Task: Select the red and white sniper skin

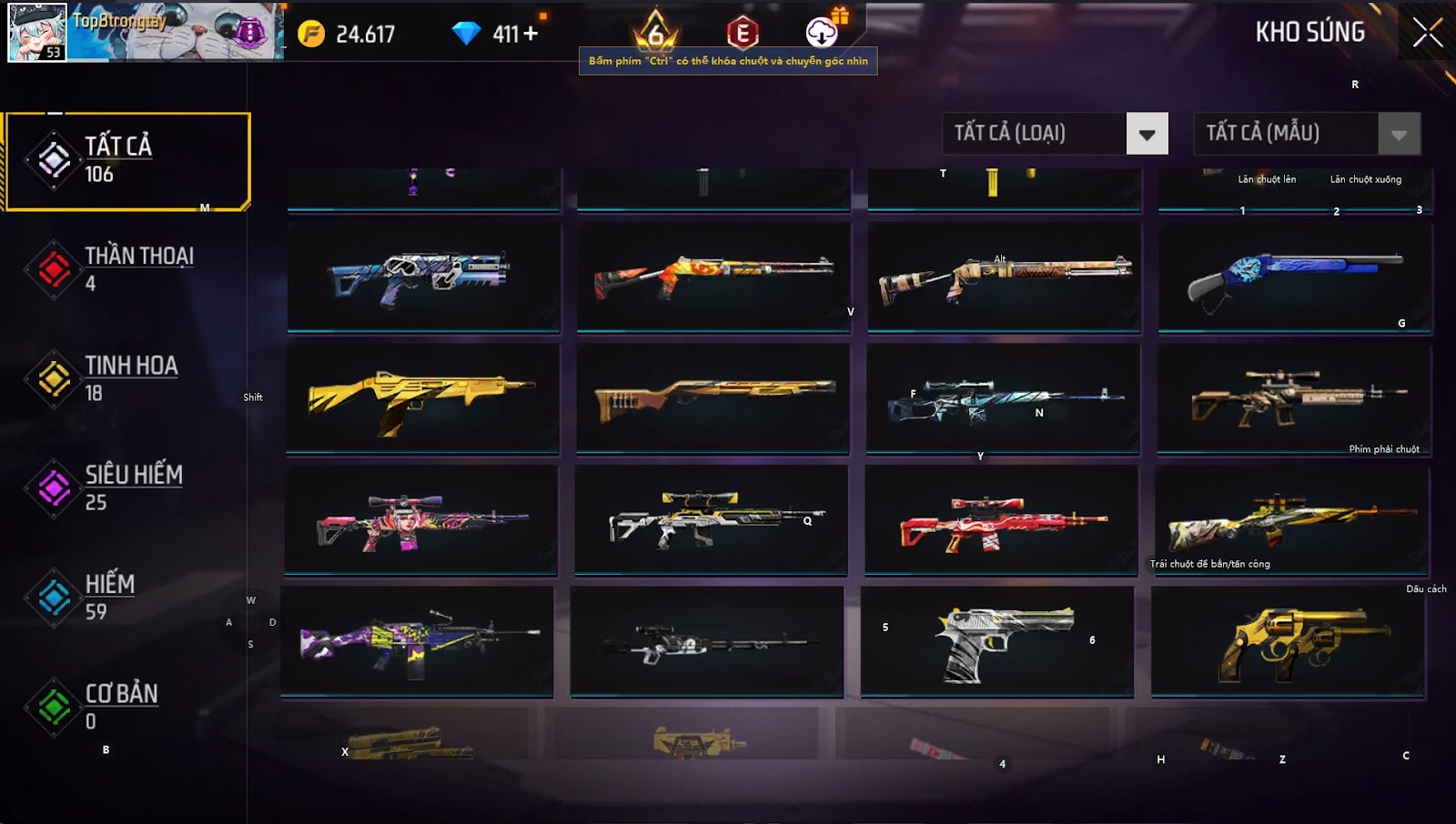Action: tap(1001, 520)
